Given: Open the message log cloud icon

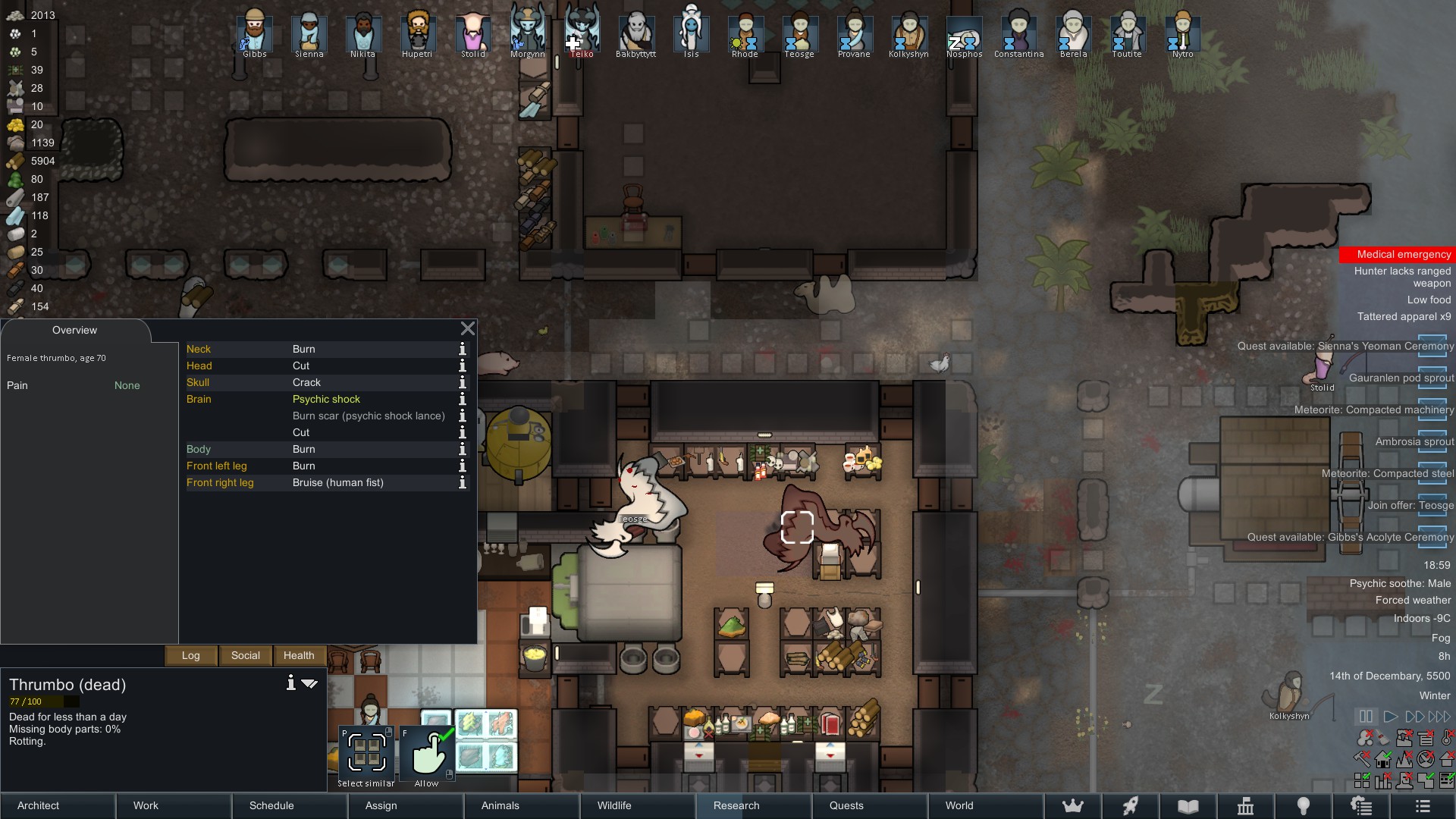Looking at the screenshot, I should (x=1362, y=806).
